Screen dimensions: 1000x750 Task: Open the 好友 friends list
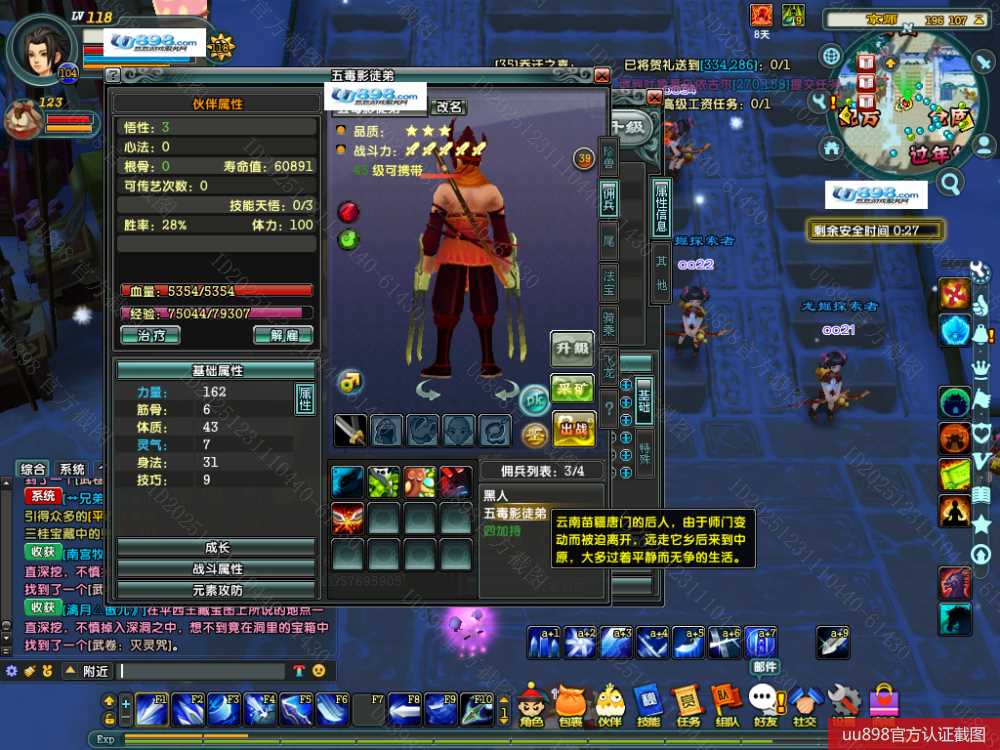[766, 705]
